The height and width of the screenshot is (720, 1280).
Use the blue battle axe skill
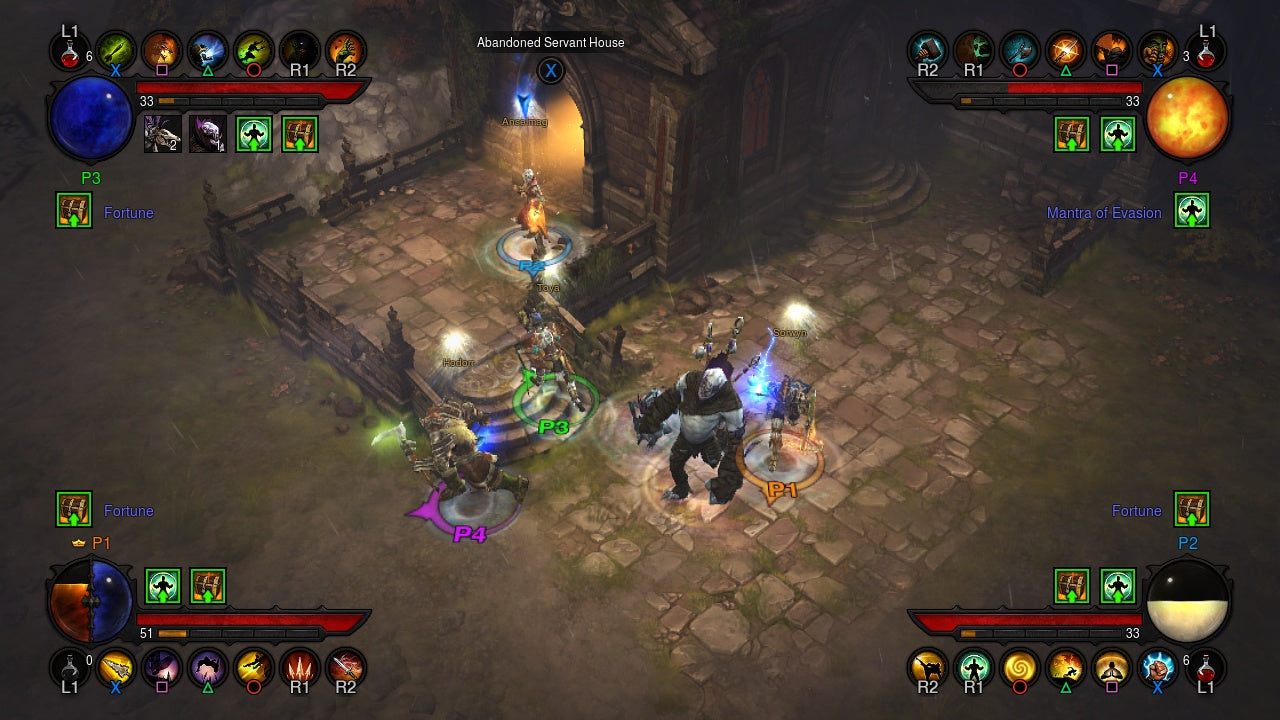pos(1018,49)
